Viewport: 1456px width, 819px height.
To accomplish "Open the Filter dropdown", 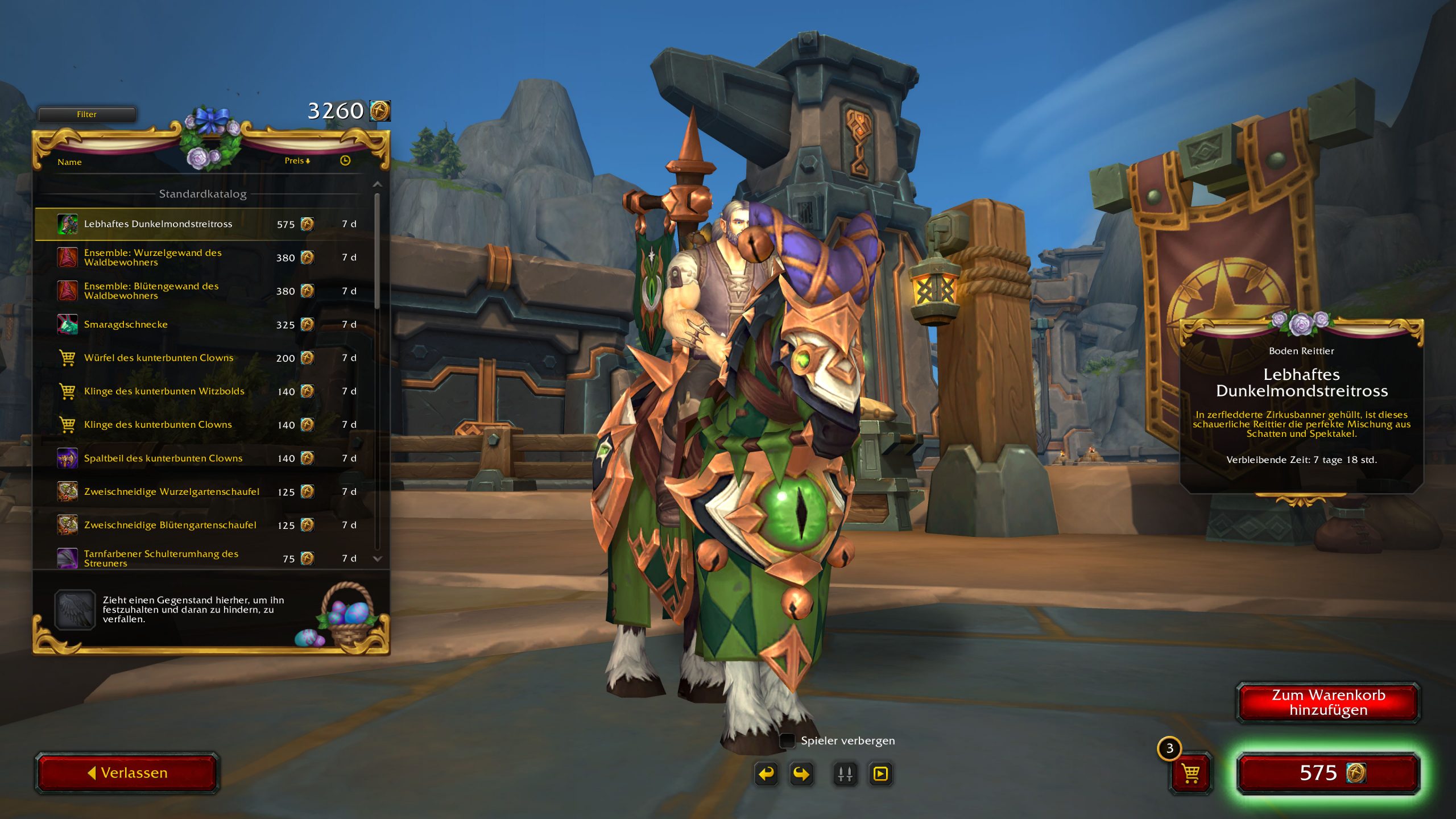I will (86, 114).
